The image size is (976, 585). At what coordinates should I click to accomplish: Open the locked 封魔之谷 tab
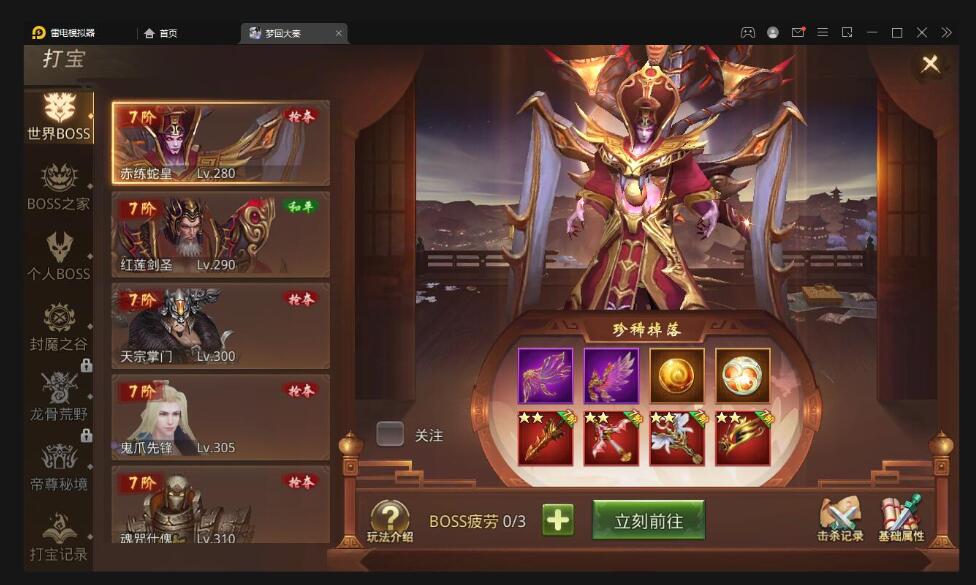tap(58, 327)
